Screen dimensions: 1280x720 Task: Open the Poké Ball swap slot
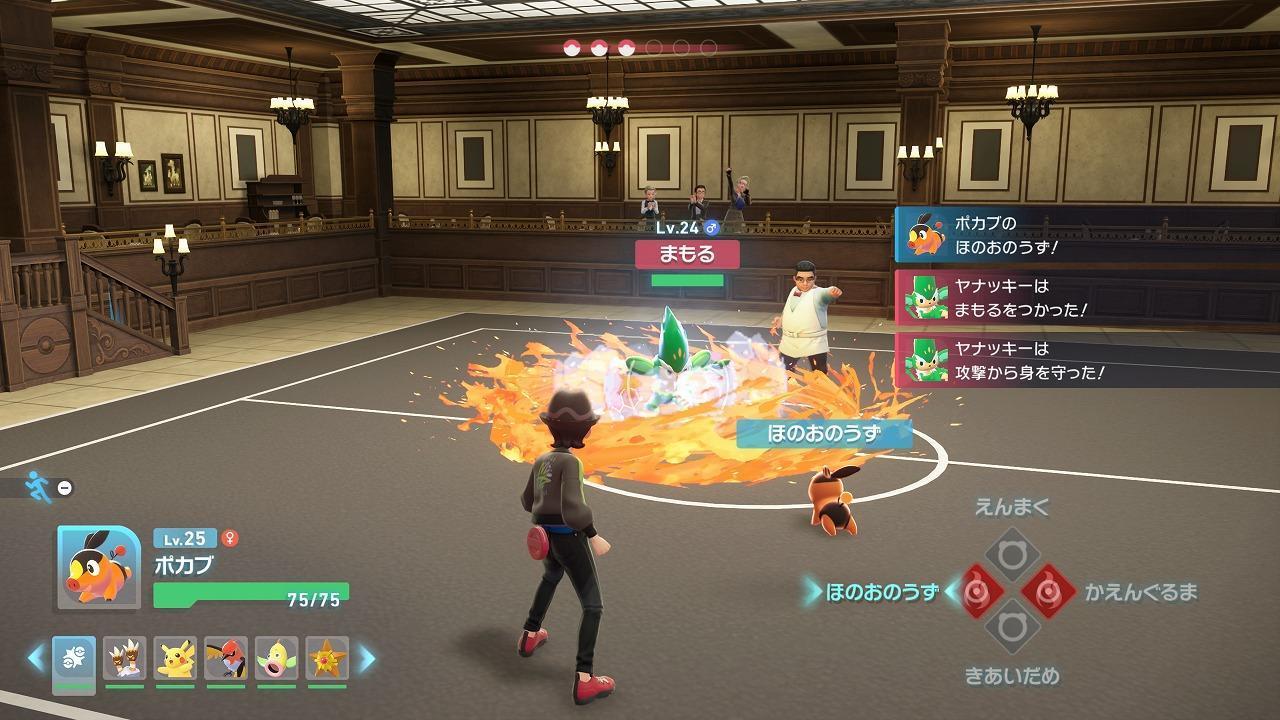coord(74,660)
